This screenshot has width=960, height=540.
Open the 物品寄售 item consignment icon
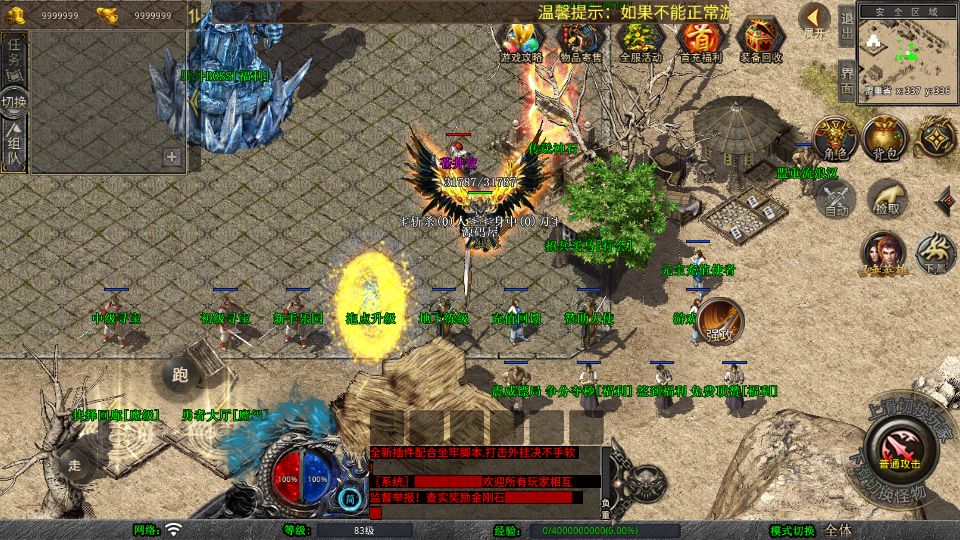pyautogui.click(x=580, y=40)
